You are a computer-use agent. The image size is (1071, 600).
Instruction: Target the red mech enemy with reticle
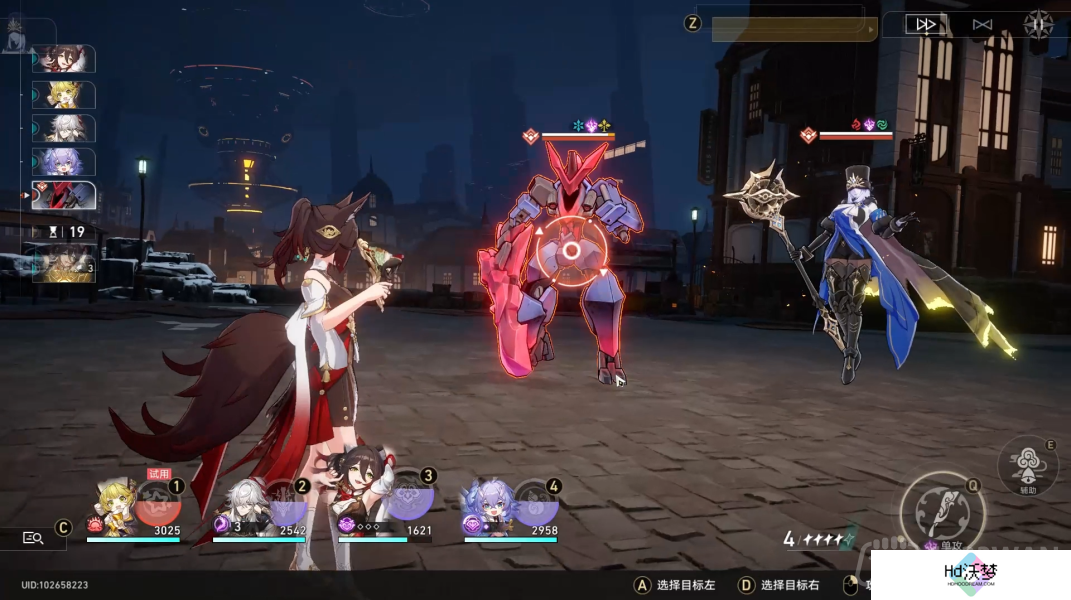pos(571,251)
